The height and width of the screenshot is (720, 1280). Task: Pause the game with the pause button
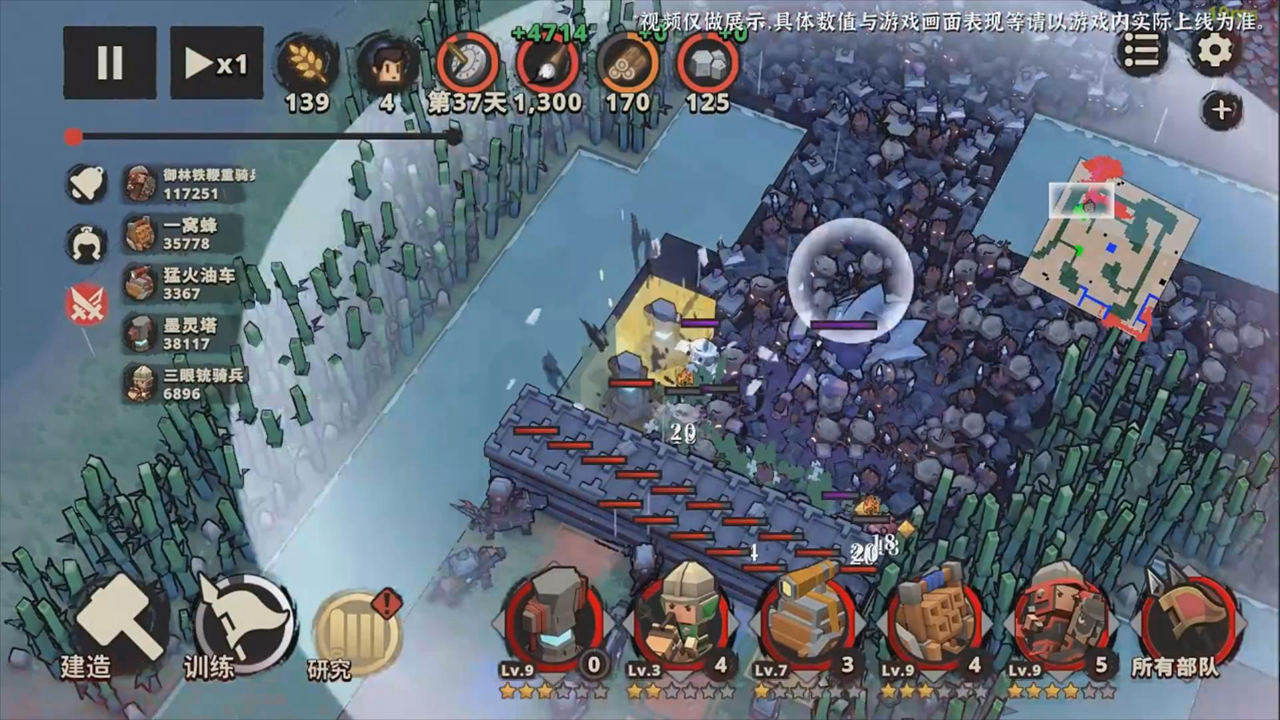click(109, 62)
